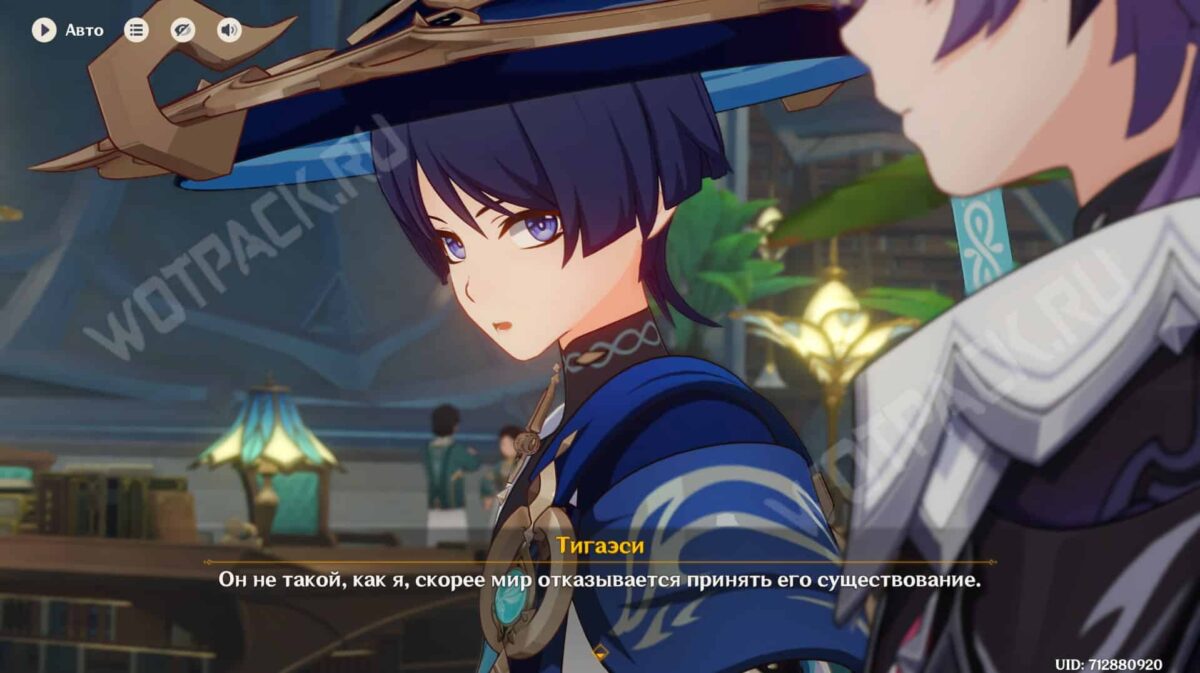Toggle the voice-over speaker icon
1200x673 pixels.
tap(229, 30)
